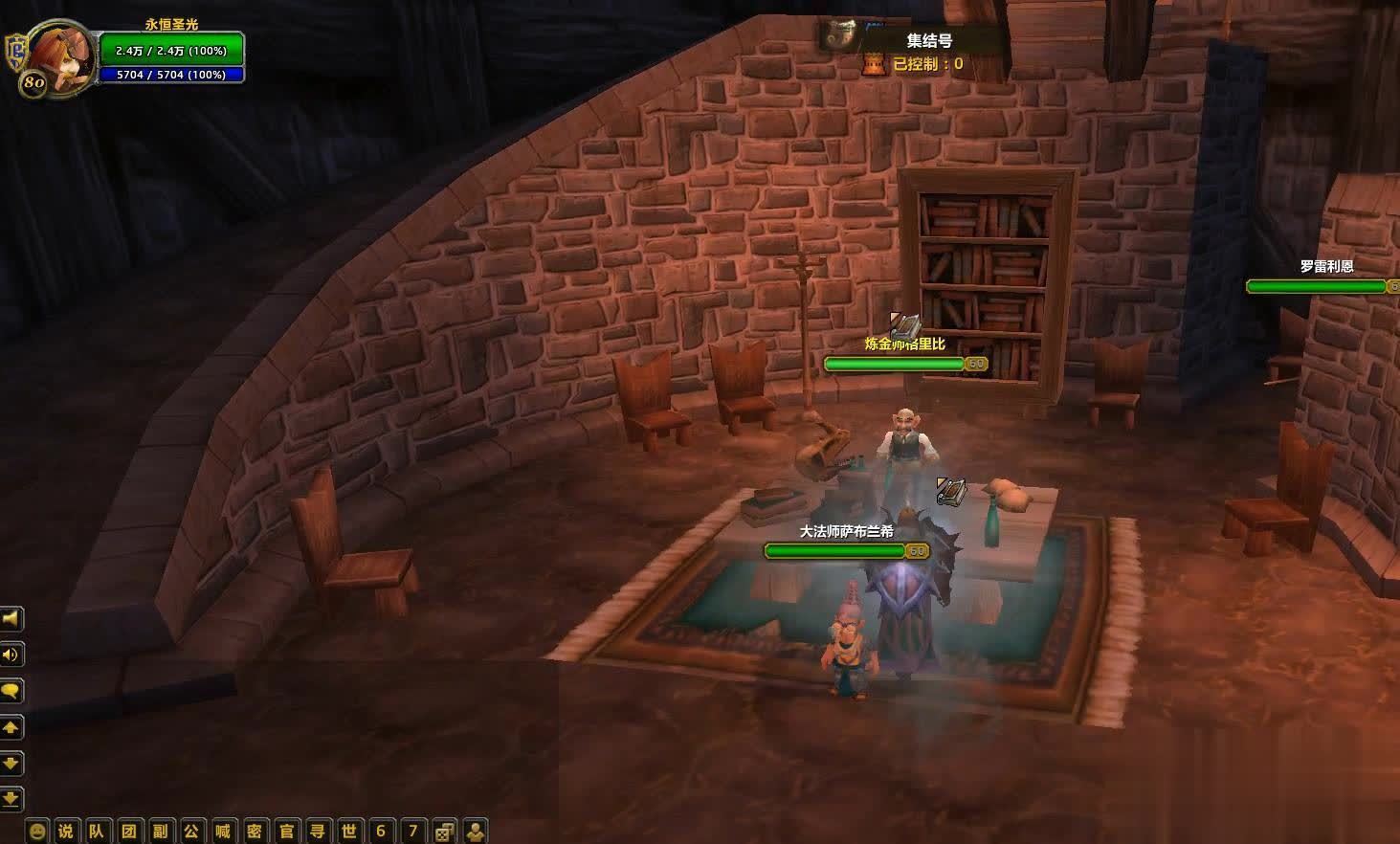Viewport: 1400px width, 844px height.
Task: Open the friends list person icon
Action: point(475,831)
